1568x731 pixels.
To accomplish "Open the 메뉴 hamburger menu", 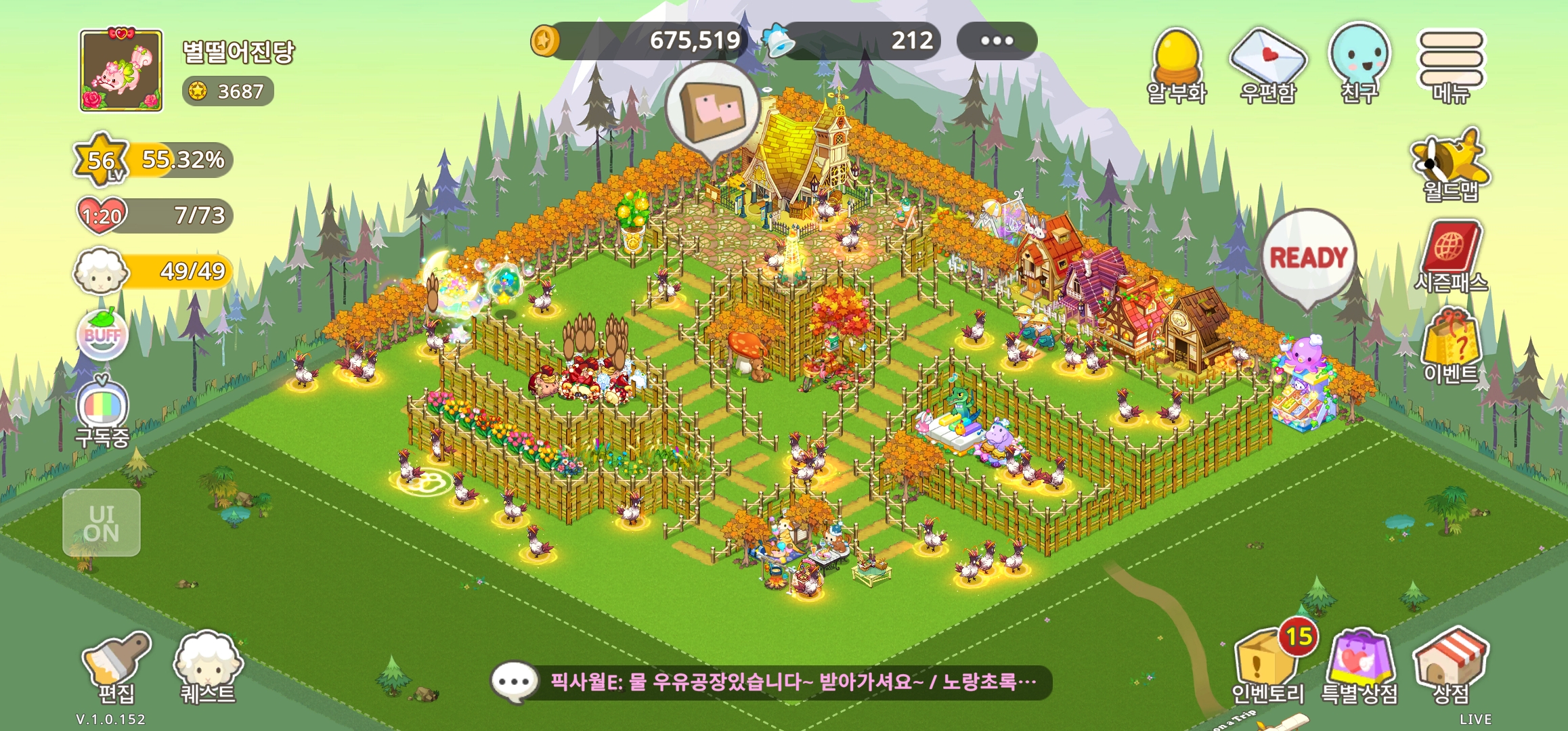I will [1451, 64].
